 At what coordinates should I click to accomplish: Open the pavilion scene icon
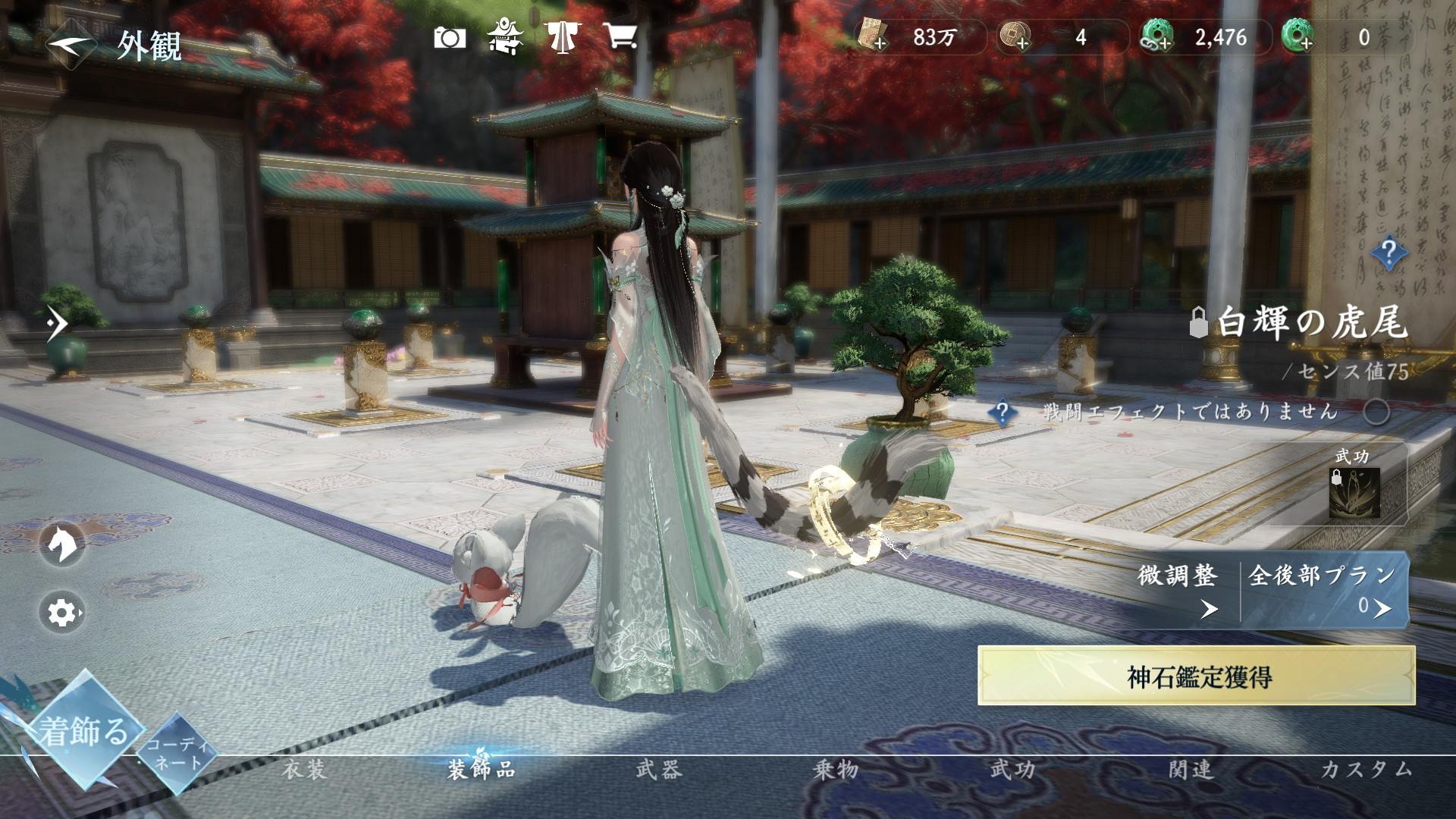point(504,36)
